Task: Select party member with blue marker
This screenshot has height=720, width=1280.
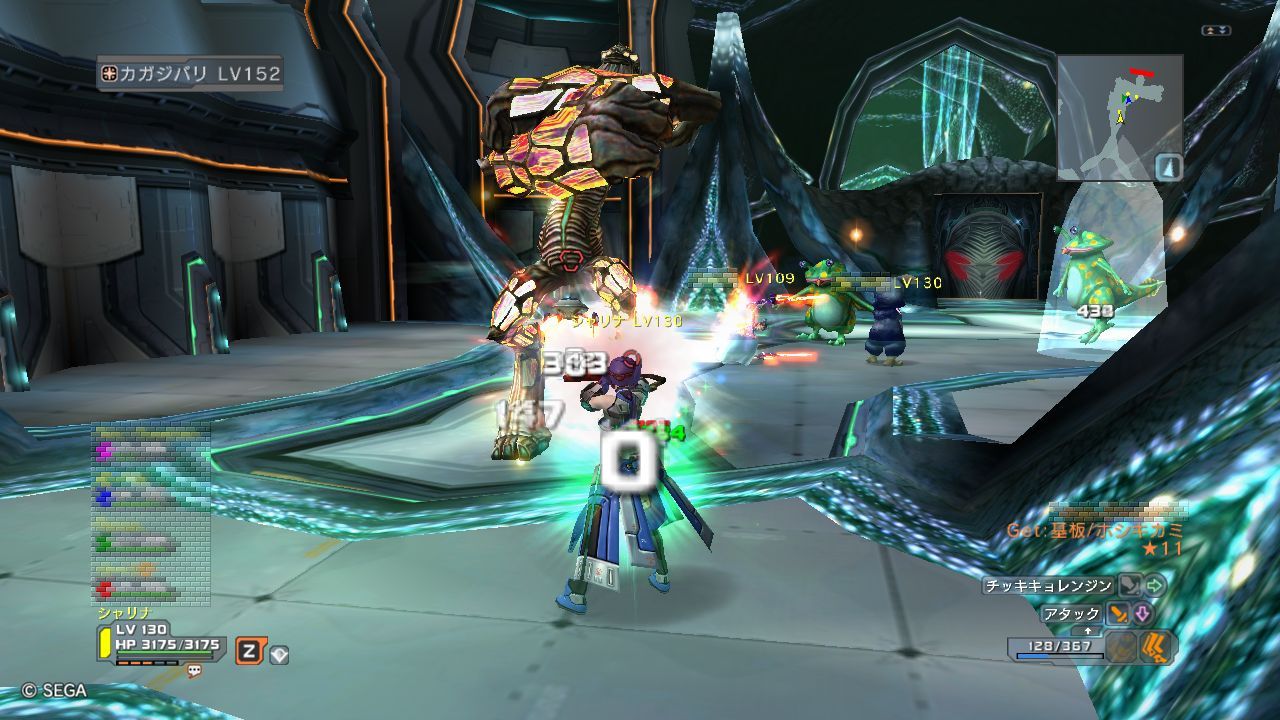Action: click(150, 495)
